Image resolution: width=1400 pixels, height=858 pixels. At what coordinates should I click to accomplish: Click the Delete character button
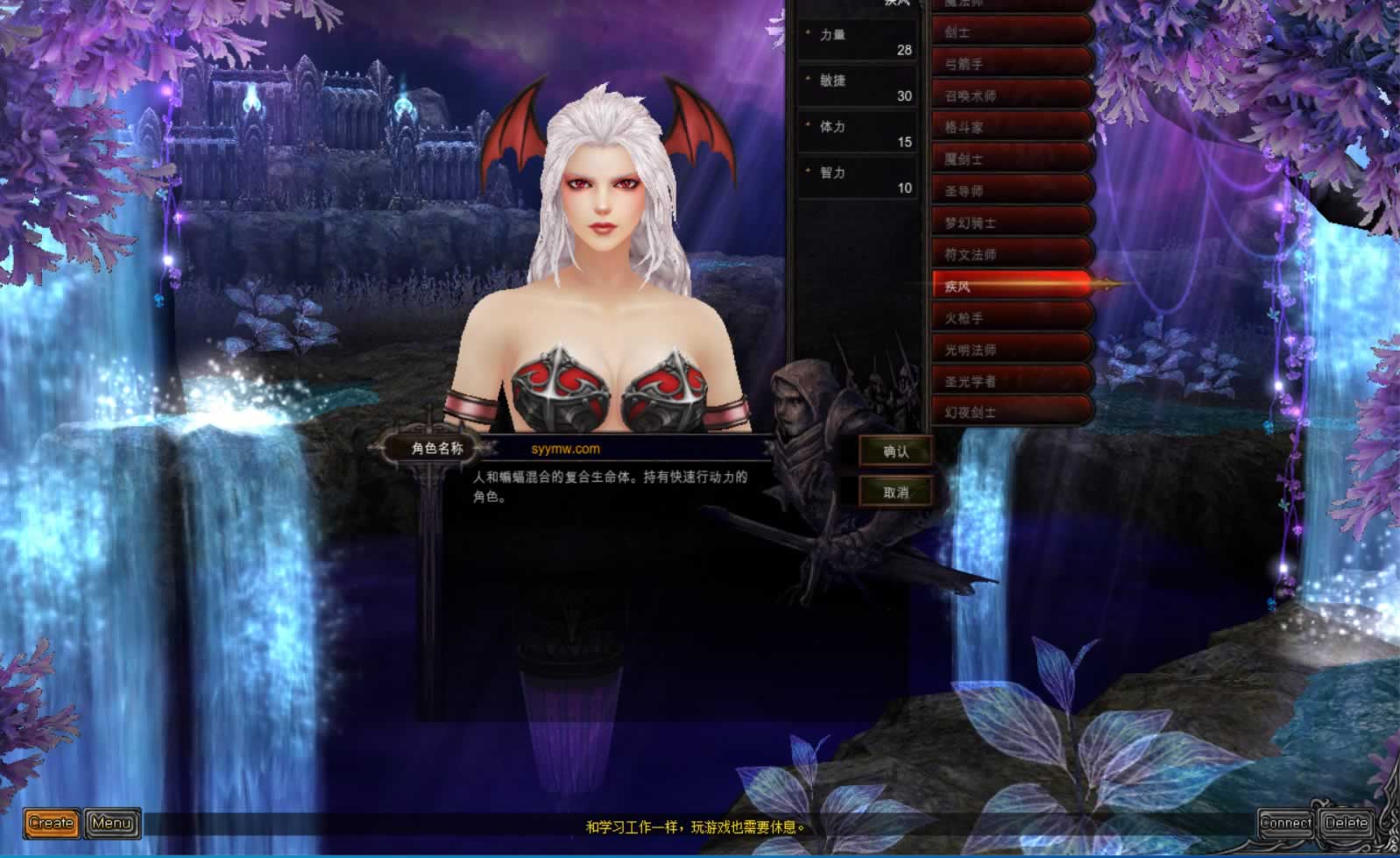[x=1346, y=823]
